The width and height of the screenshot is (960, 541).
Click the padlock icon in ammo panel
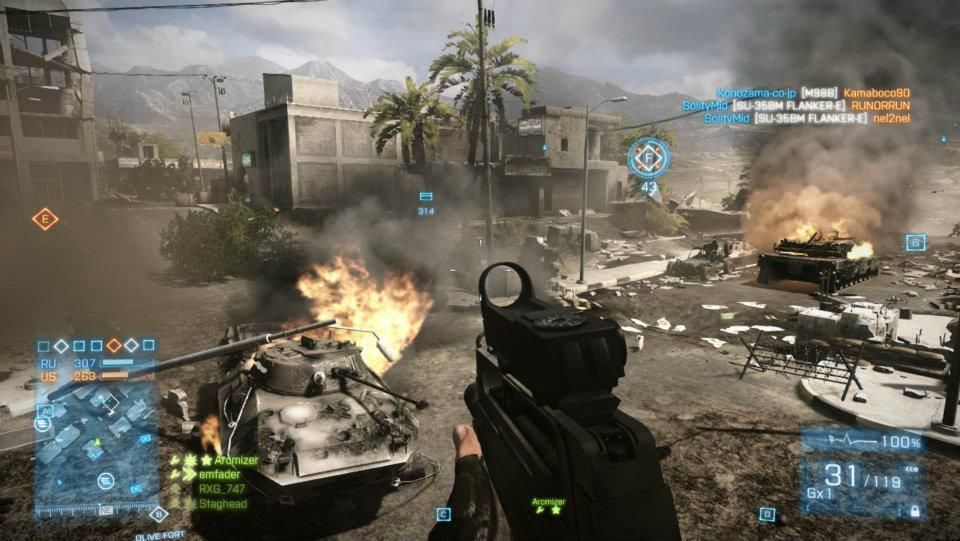pos(914,511)
